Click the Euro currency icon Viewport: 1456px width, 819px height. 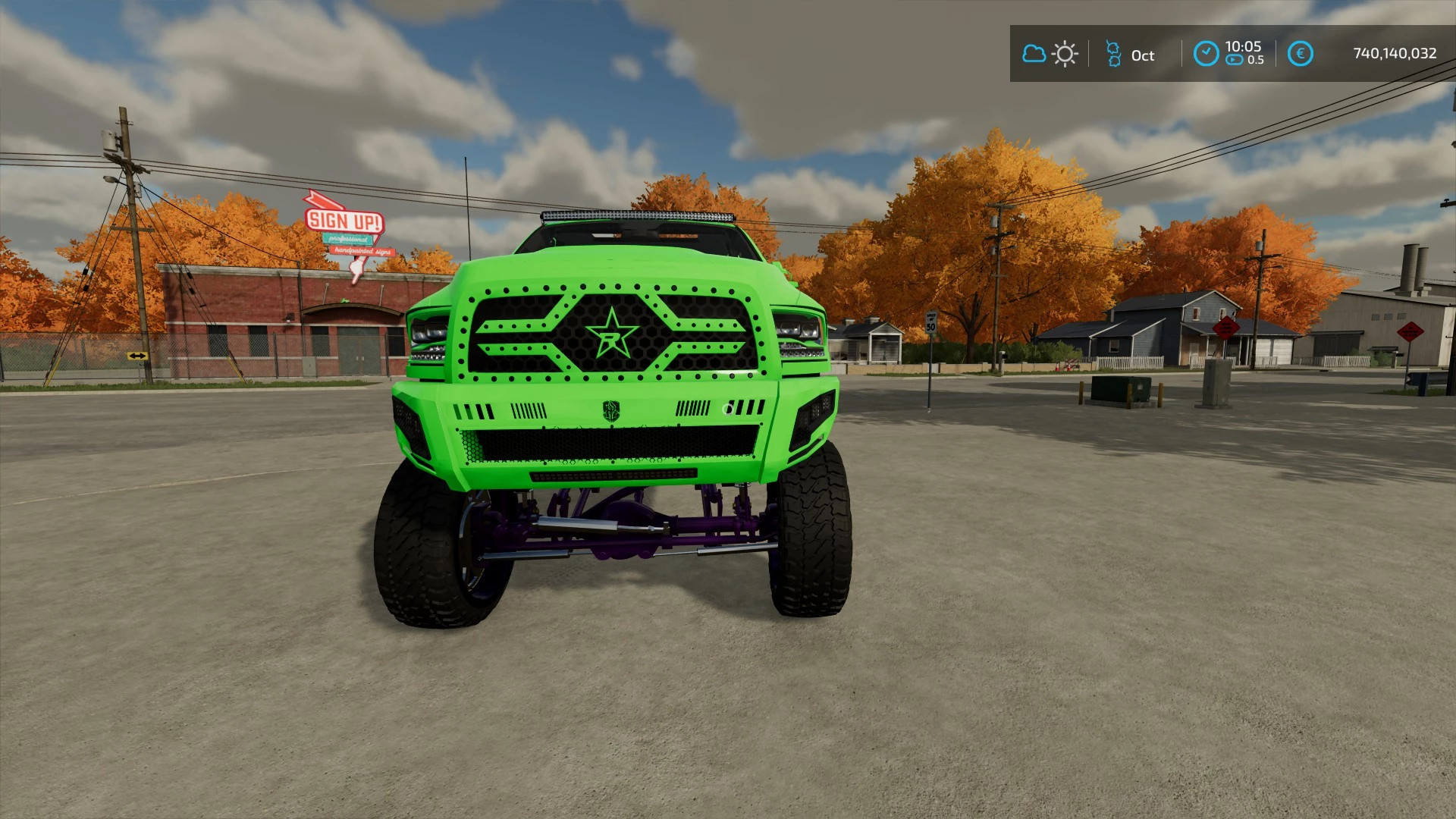1301,53
